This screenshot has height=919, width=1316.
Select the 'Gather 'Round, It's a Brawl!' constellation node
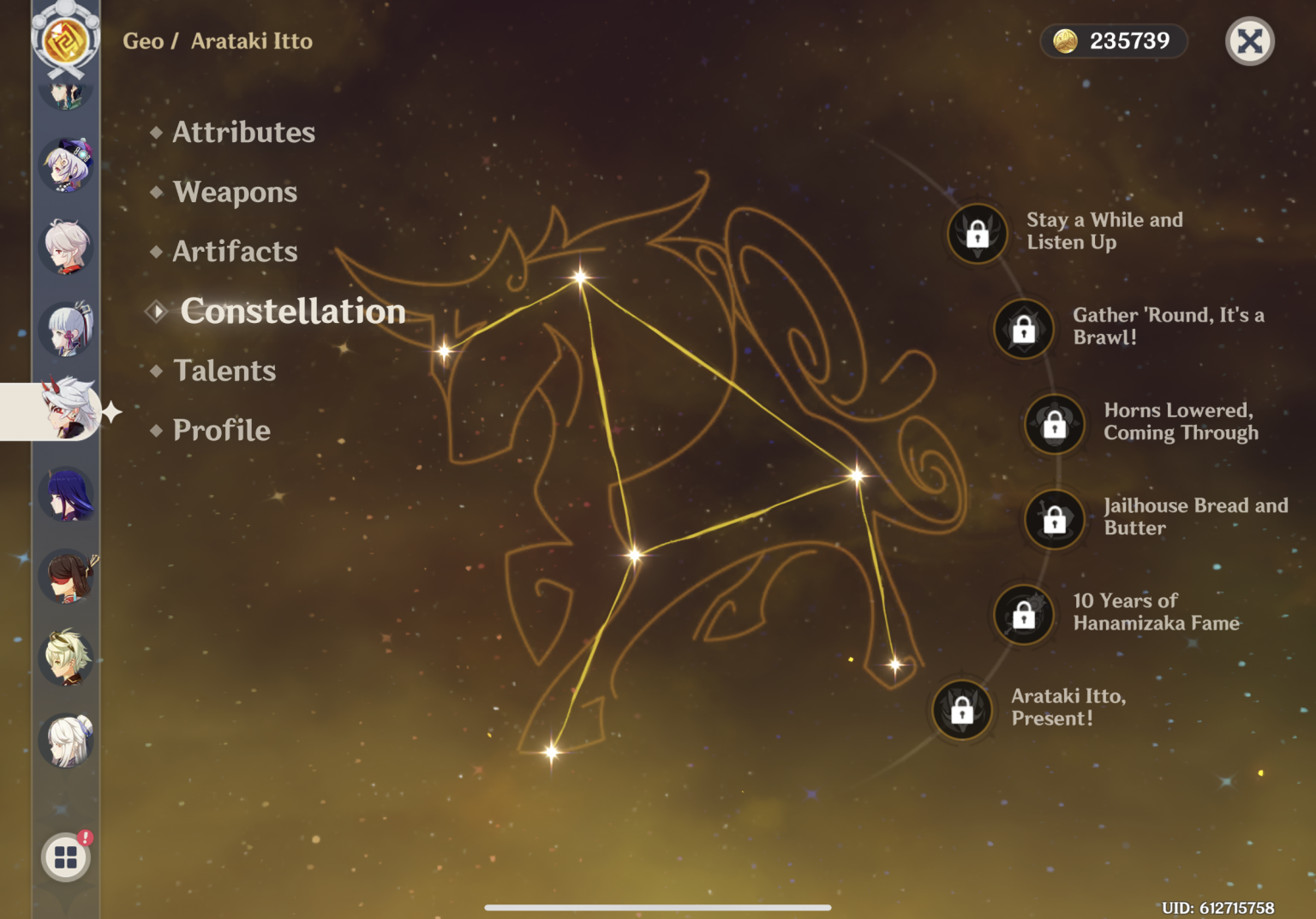point(1025,329)
